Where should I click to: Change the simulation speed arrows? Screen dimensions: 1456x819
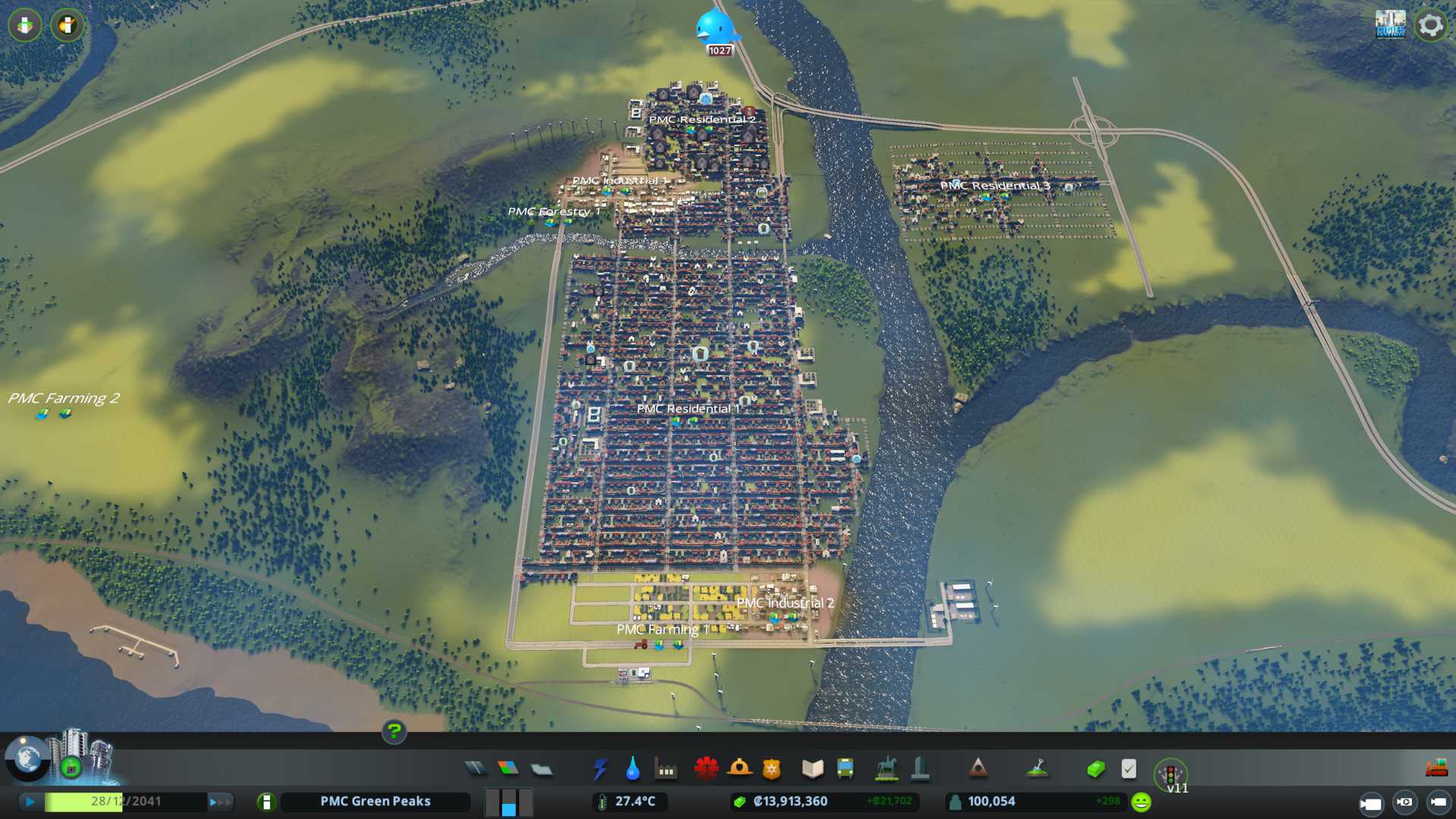219,802
